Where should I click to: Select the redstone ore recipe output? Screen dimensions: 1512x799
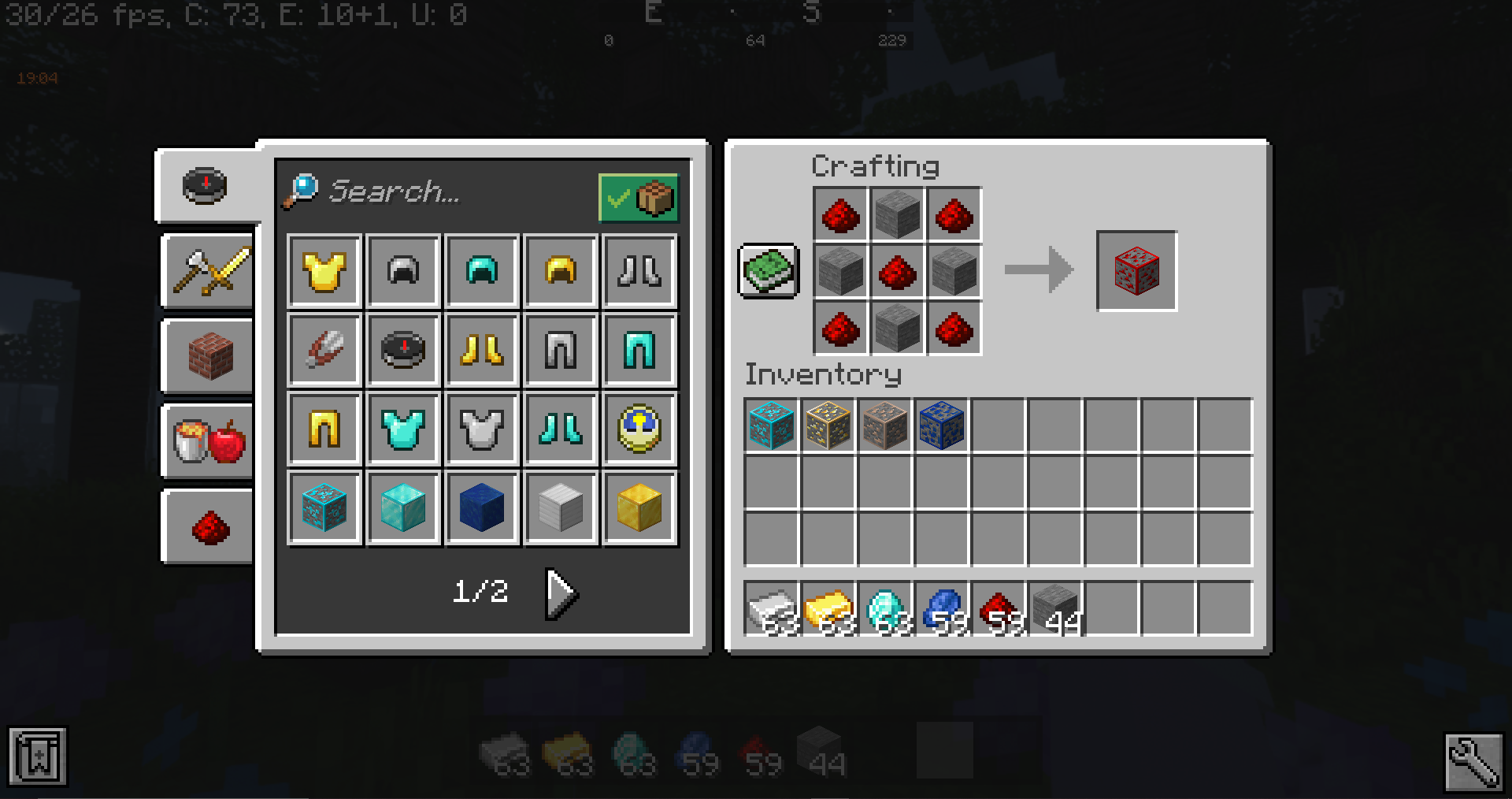(1136, 271)
